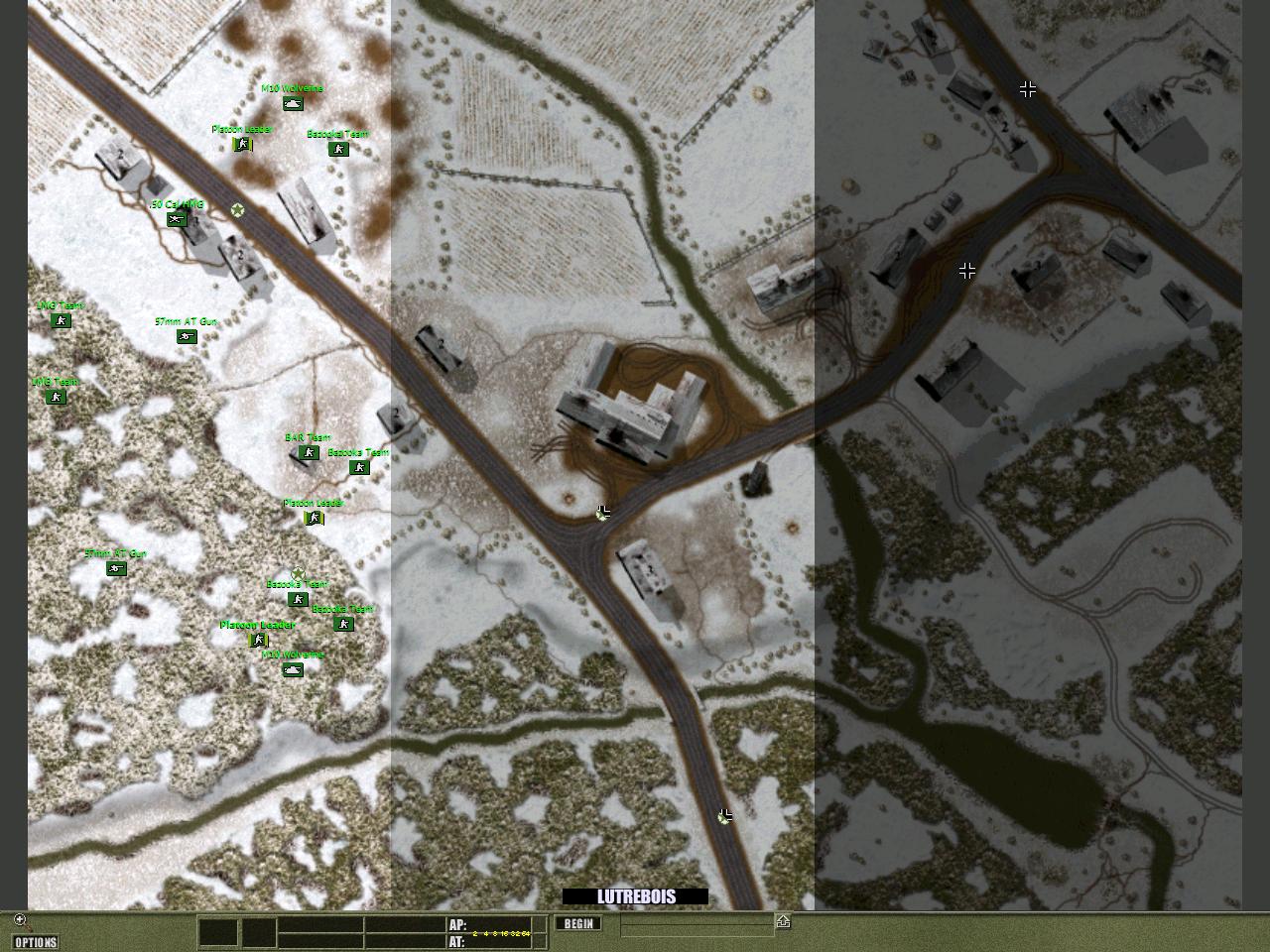Select the .50 Cal HMG unit icon
Screen dimensions: 1270x952
click(x=177, y=220)
